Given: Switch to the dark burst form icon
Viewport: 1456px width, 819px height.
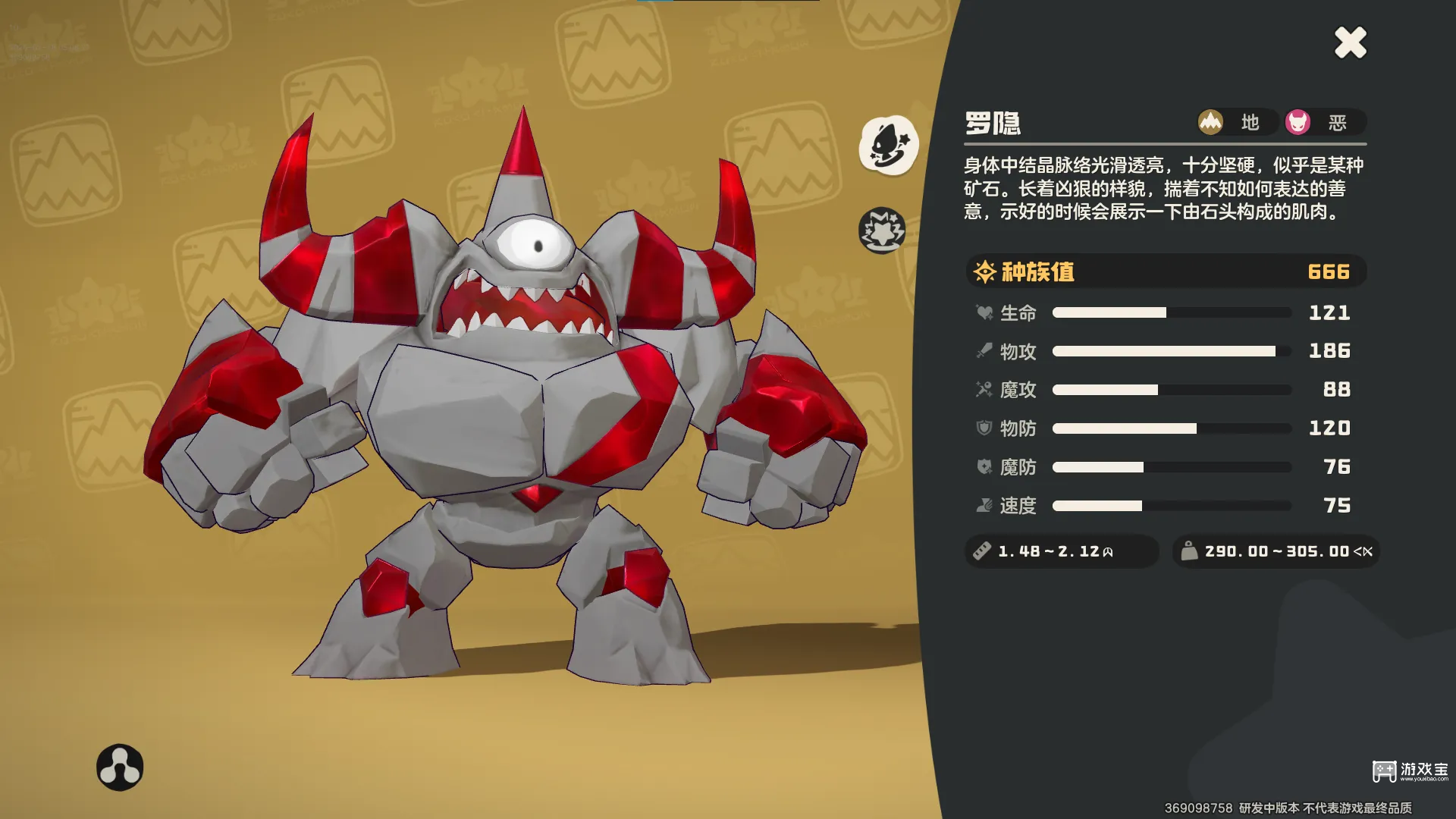Looking at the screenshot, I should tap(882, 230).
